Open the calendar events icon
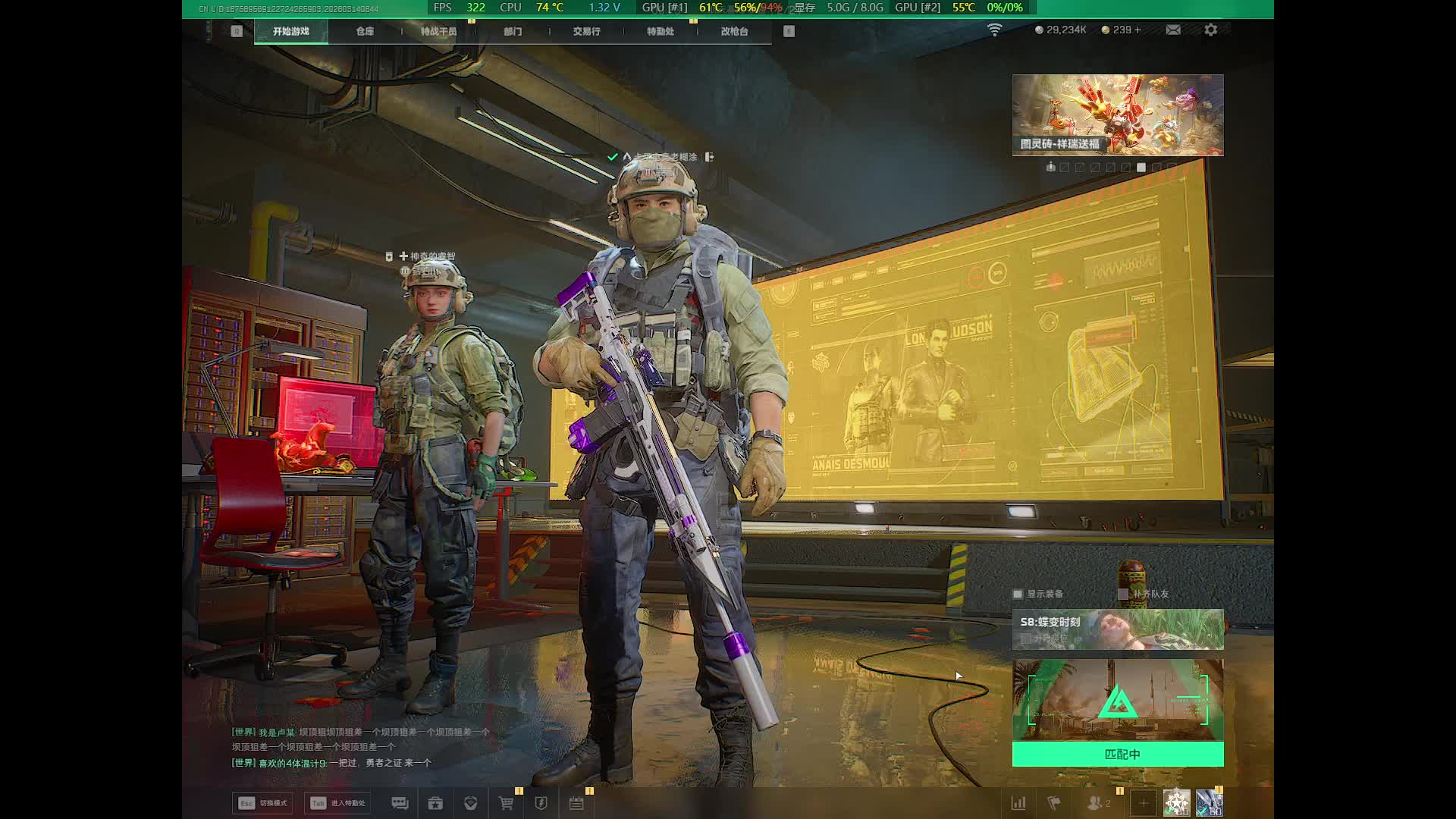Screen dimensions: 1456x819 [x=576, y=803]
